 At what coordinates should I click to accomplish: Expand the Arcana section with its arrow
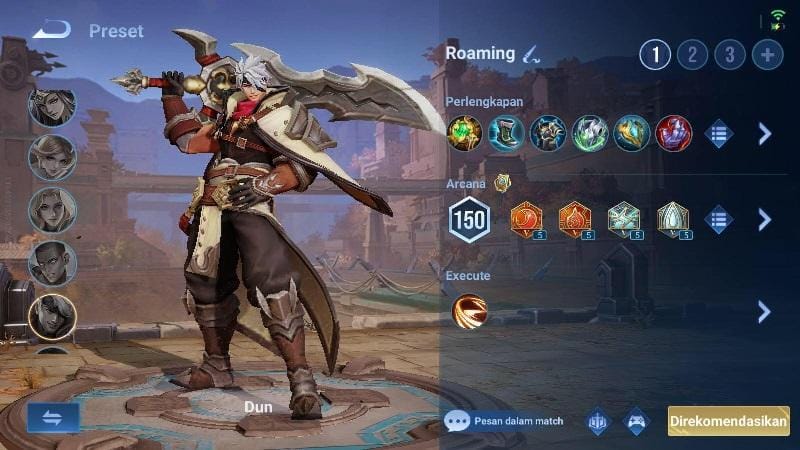point(765,220)
